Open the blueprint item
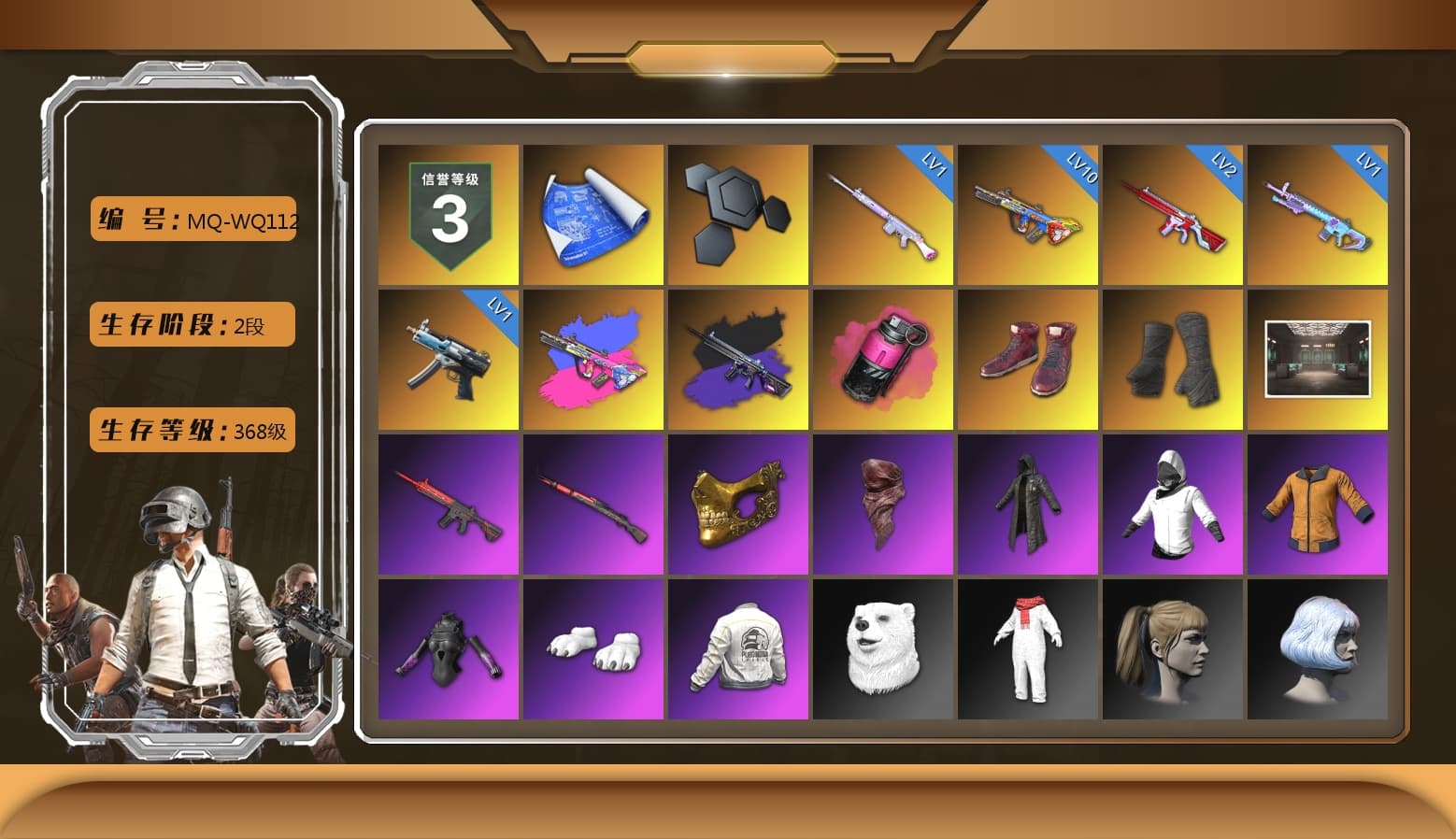Viewport: 1456px width, 839px height. (x=592, y=213)
